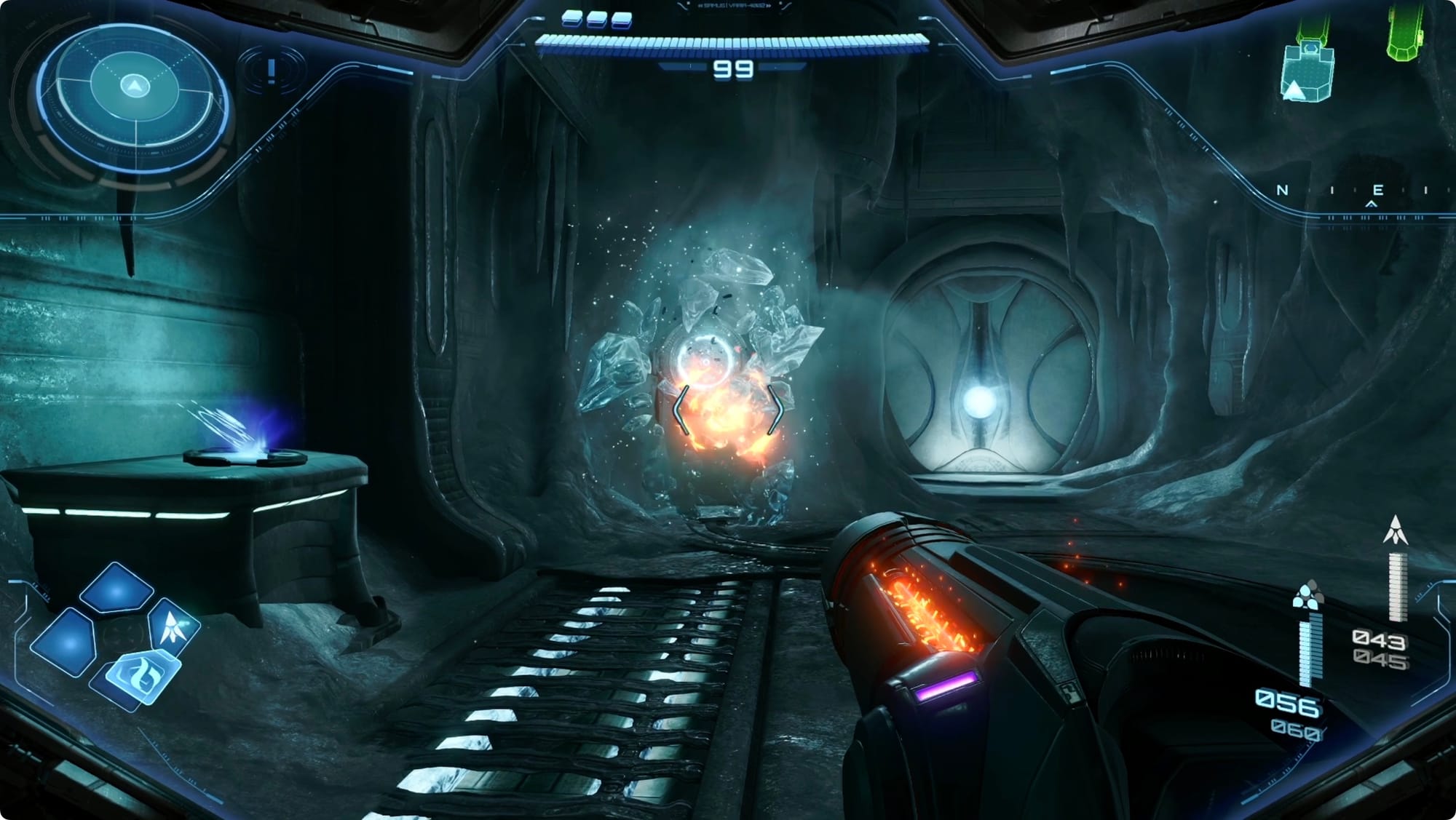Click the compass heading strip
Viewport: 1456px width, 820px height.
point(1354,191)
